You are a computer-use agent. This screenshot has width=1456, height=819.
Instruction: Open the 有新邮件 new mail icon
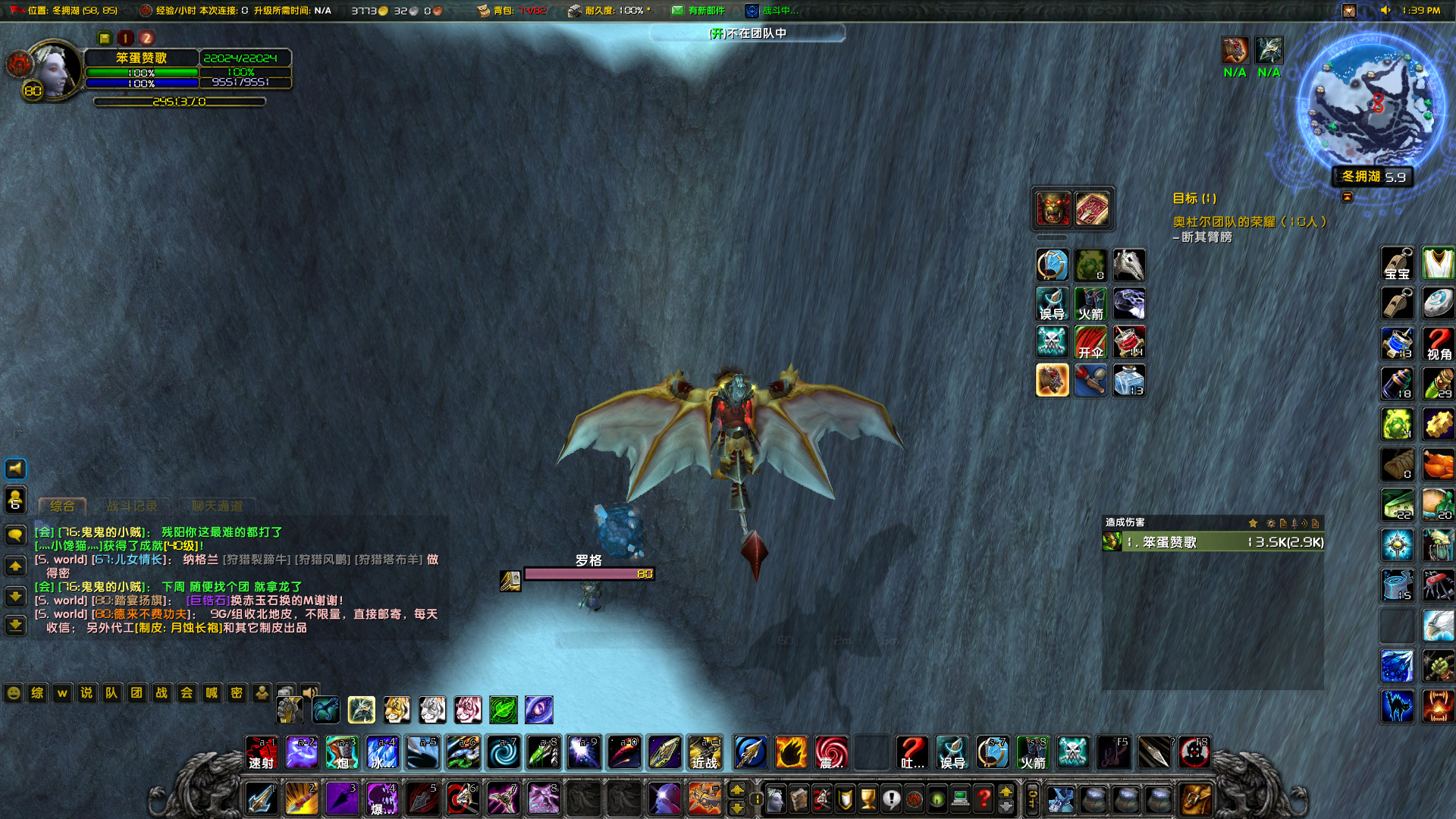[677, 11]
